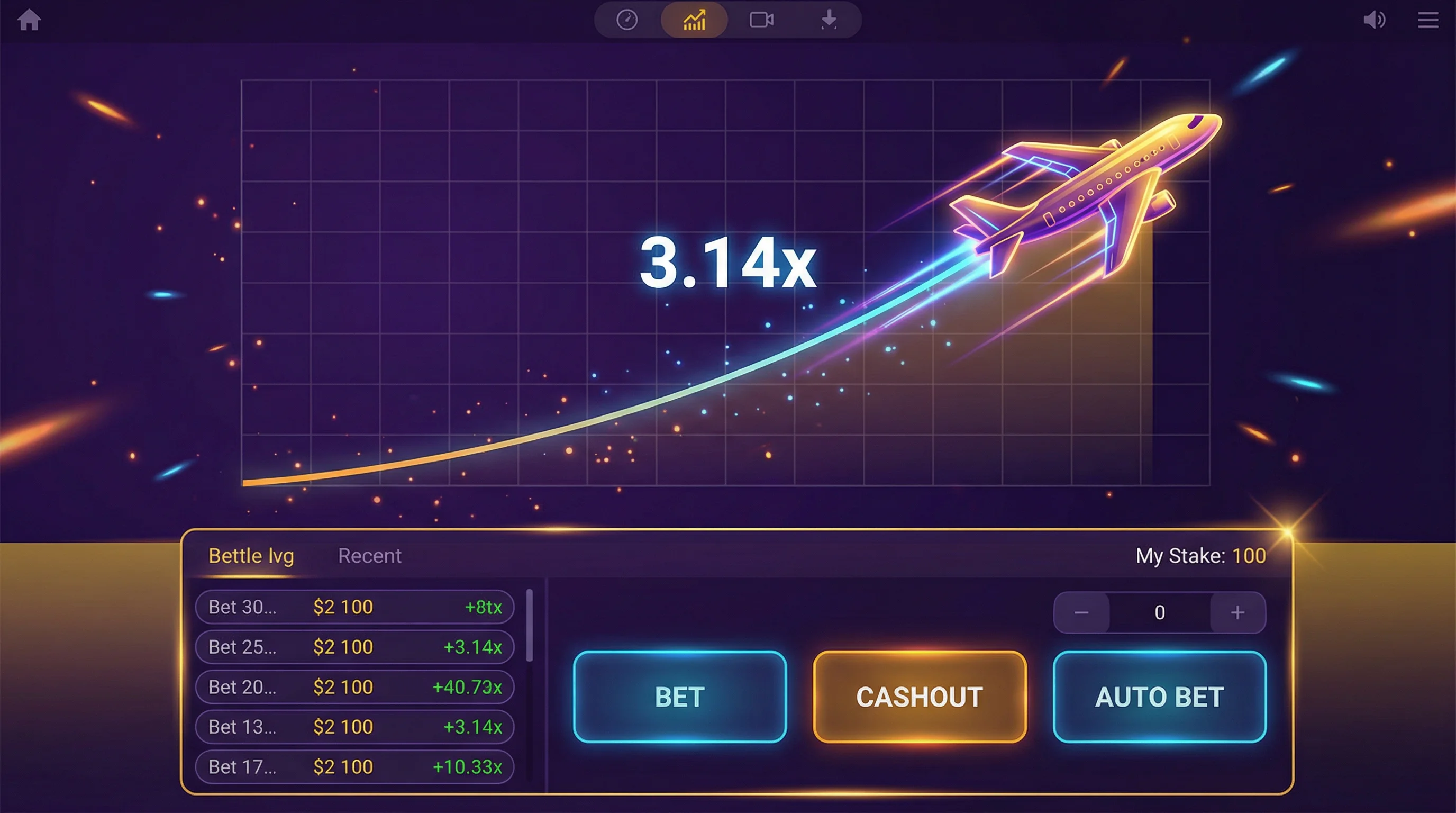Click the download icon in top toolbar

click(x=828, y=20)
